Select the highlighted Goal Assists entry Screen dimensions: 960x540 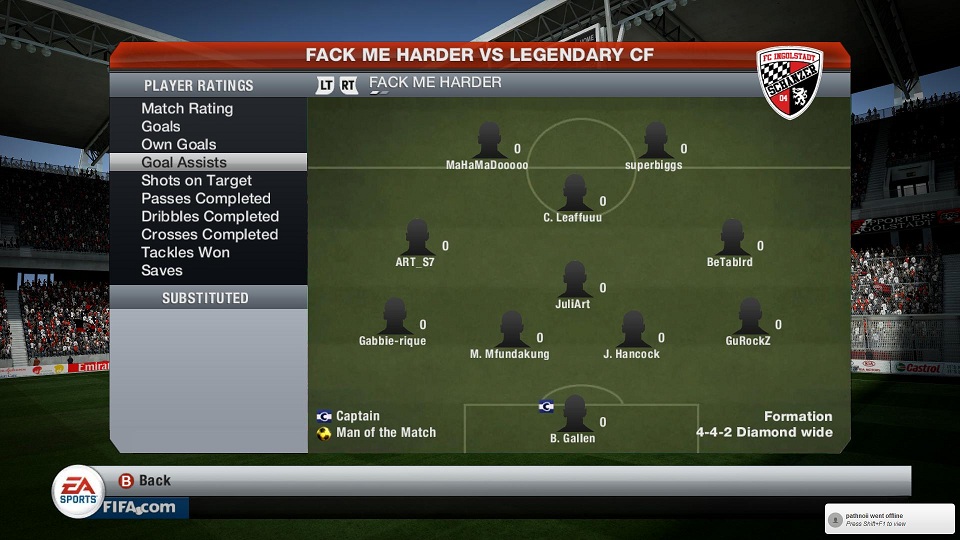pos(184,163)
